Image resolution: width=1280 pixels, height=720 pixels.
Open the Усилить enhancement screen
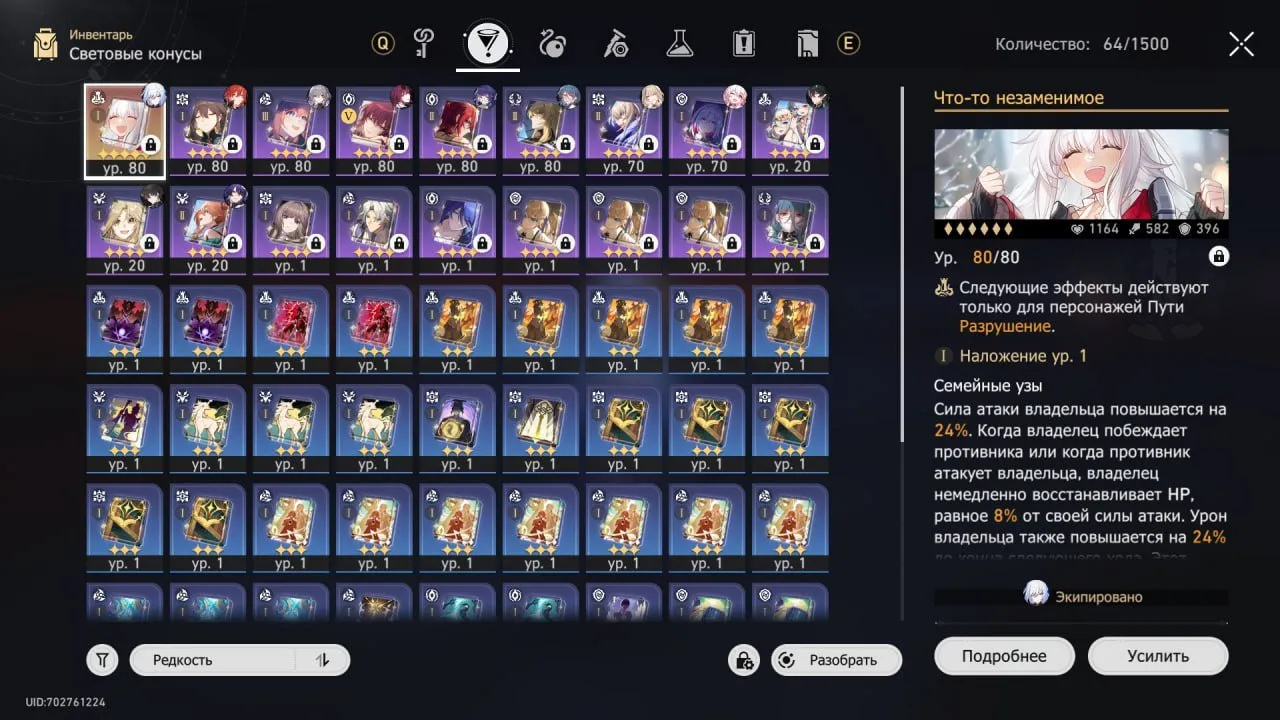[1158, 657]
